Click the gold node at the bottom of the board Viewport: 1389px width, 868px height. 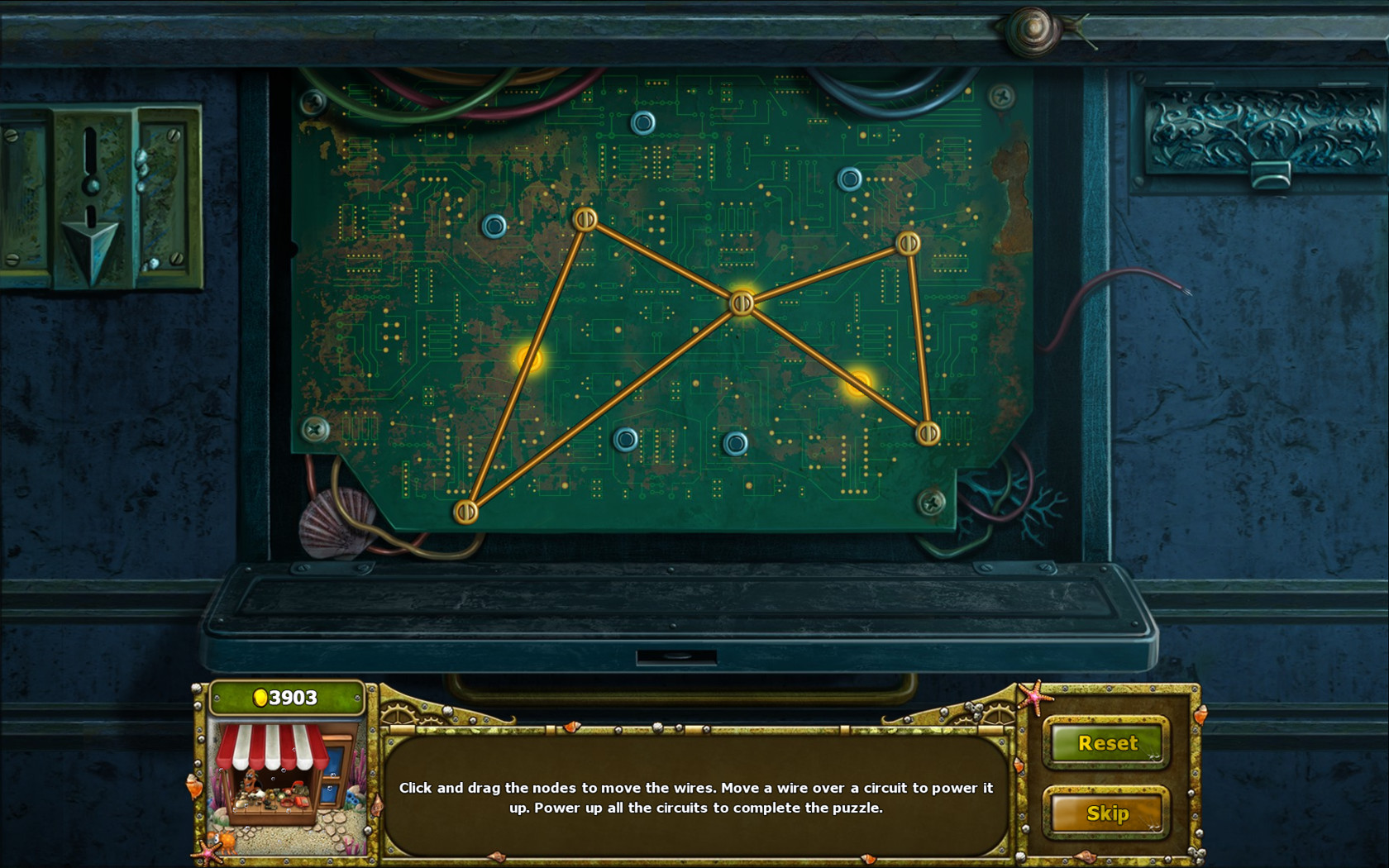[468, 513]
